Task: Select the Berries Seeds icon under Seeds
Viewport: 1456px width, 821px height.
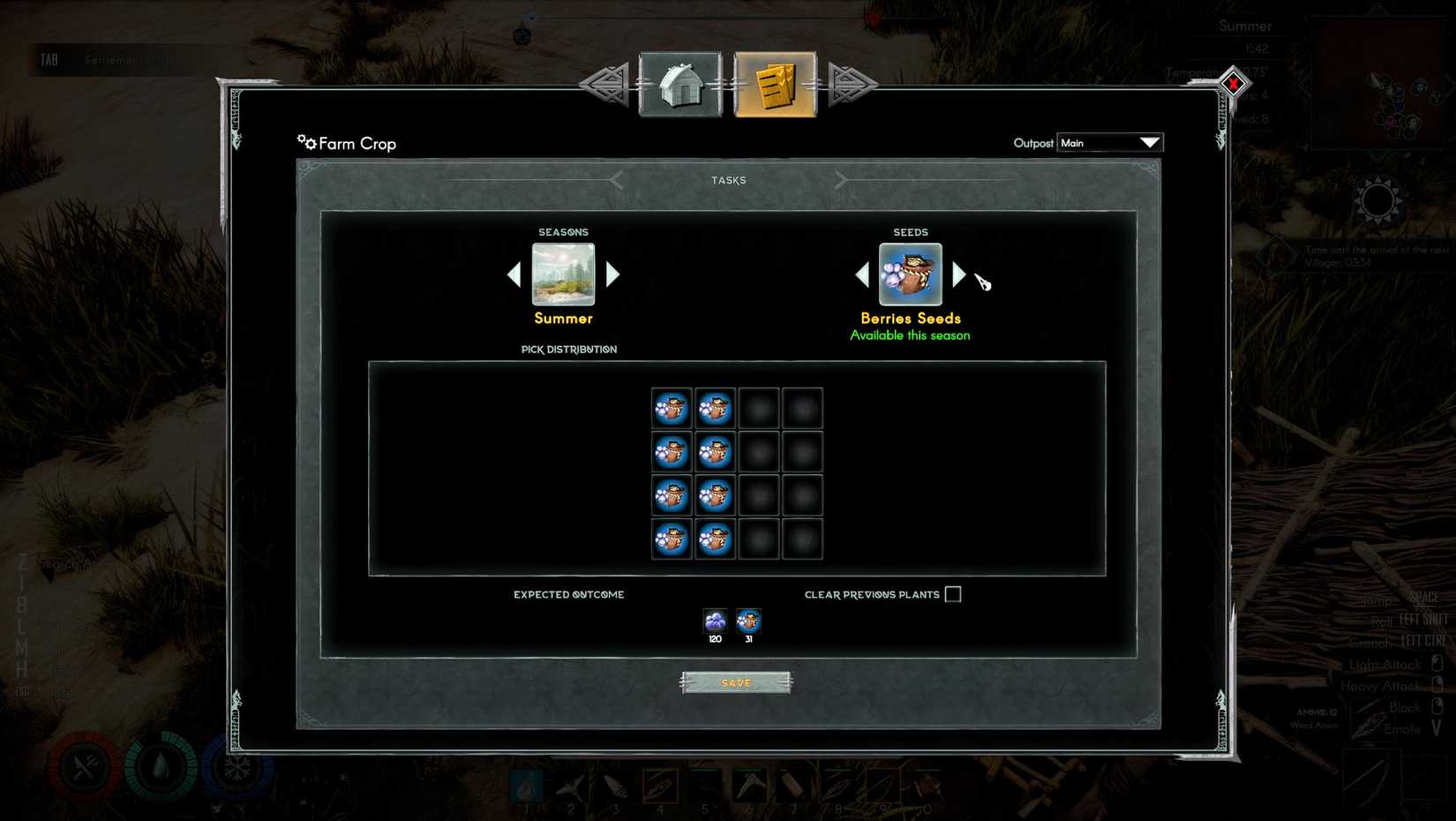Action: (x=910, y=274)
